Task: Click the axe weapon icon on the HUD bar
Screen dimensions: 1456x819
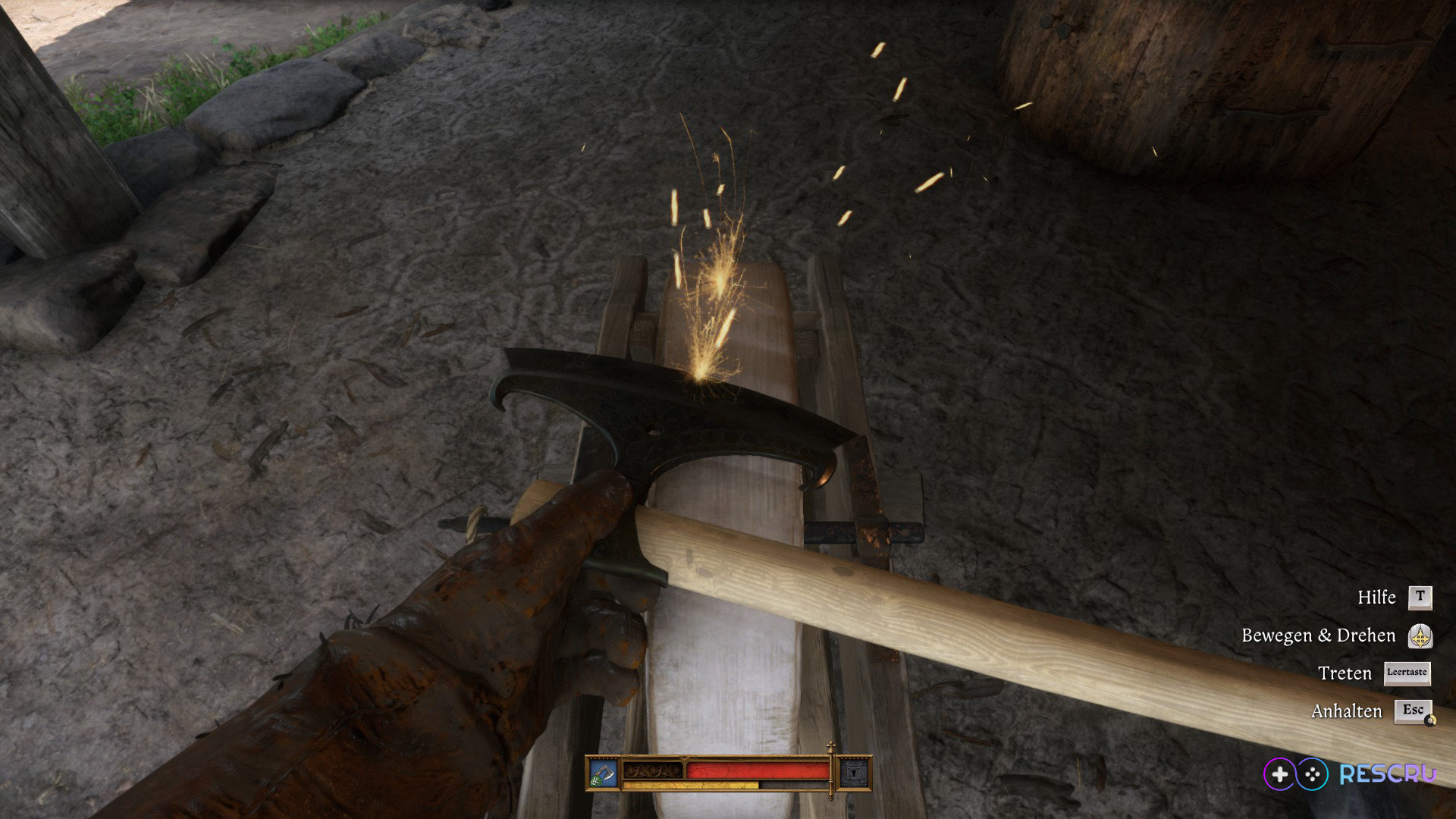Action: [604, 773]
